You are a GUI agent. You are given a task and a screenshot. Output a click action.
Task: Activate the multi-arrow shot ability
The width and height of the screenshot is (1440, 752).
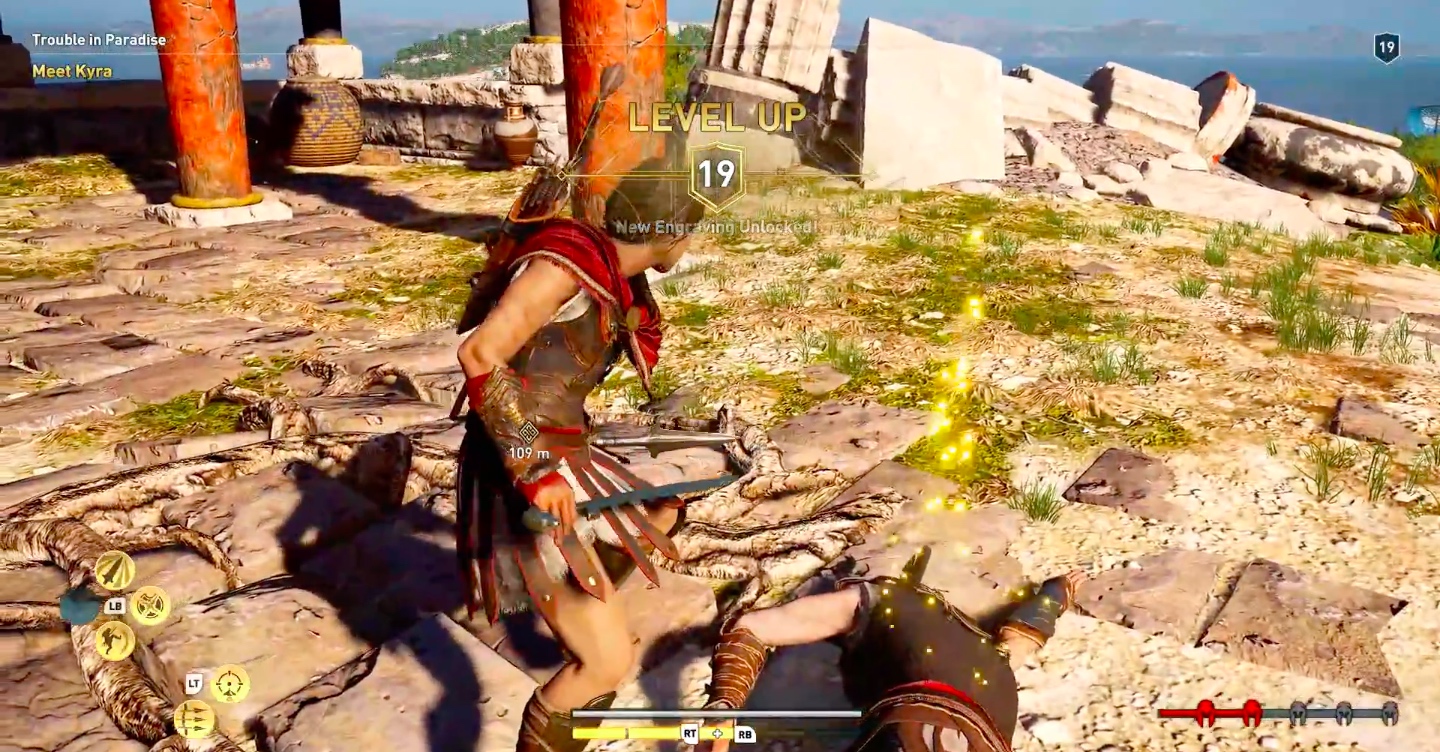(194, 719)
